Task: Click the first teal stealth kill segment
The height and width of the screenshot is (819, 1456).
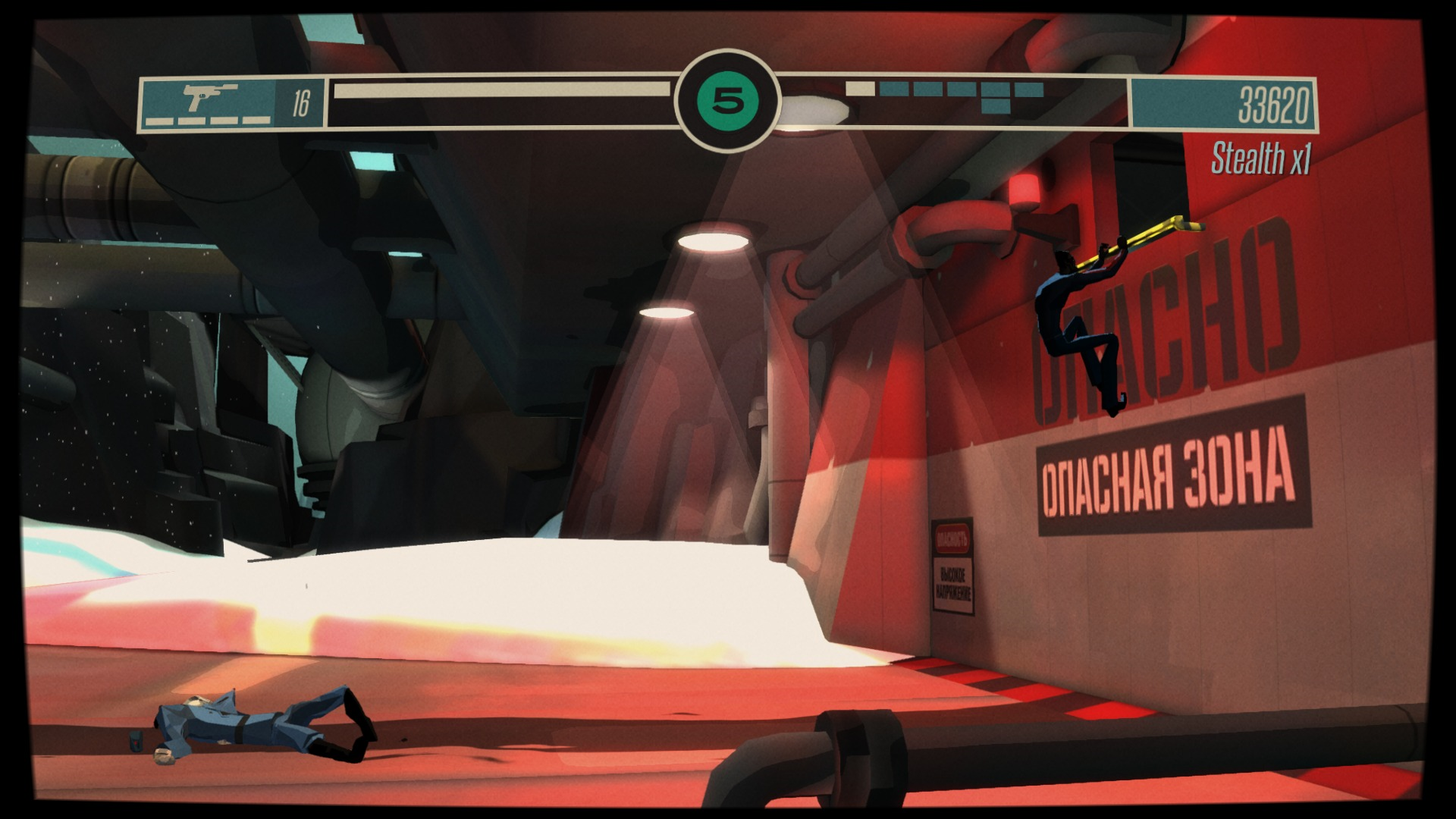Action: click(893, 89)
